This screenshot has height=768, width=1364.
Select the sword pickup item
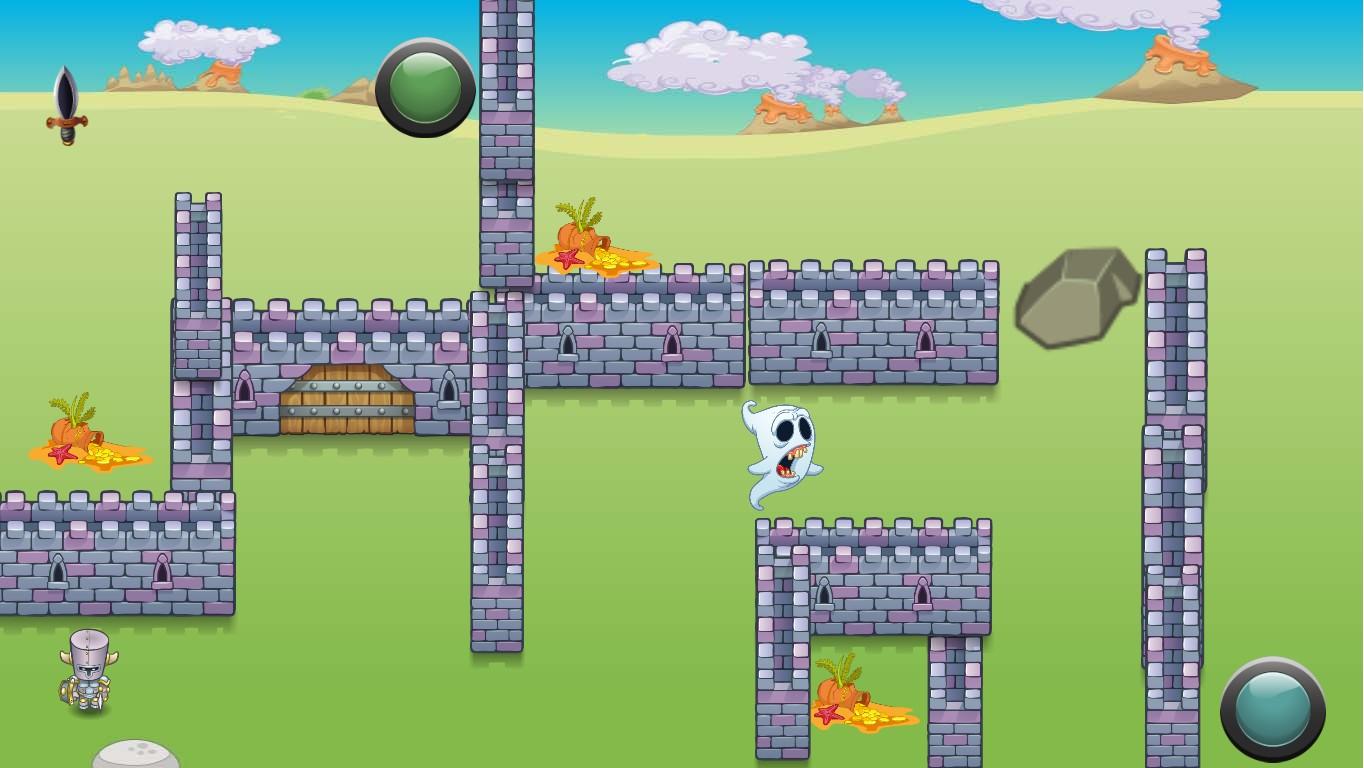tap(65, 105)
